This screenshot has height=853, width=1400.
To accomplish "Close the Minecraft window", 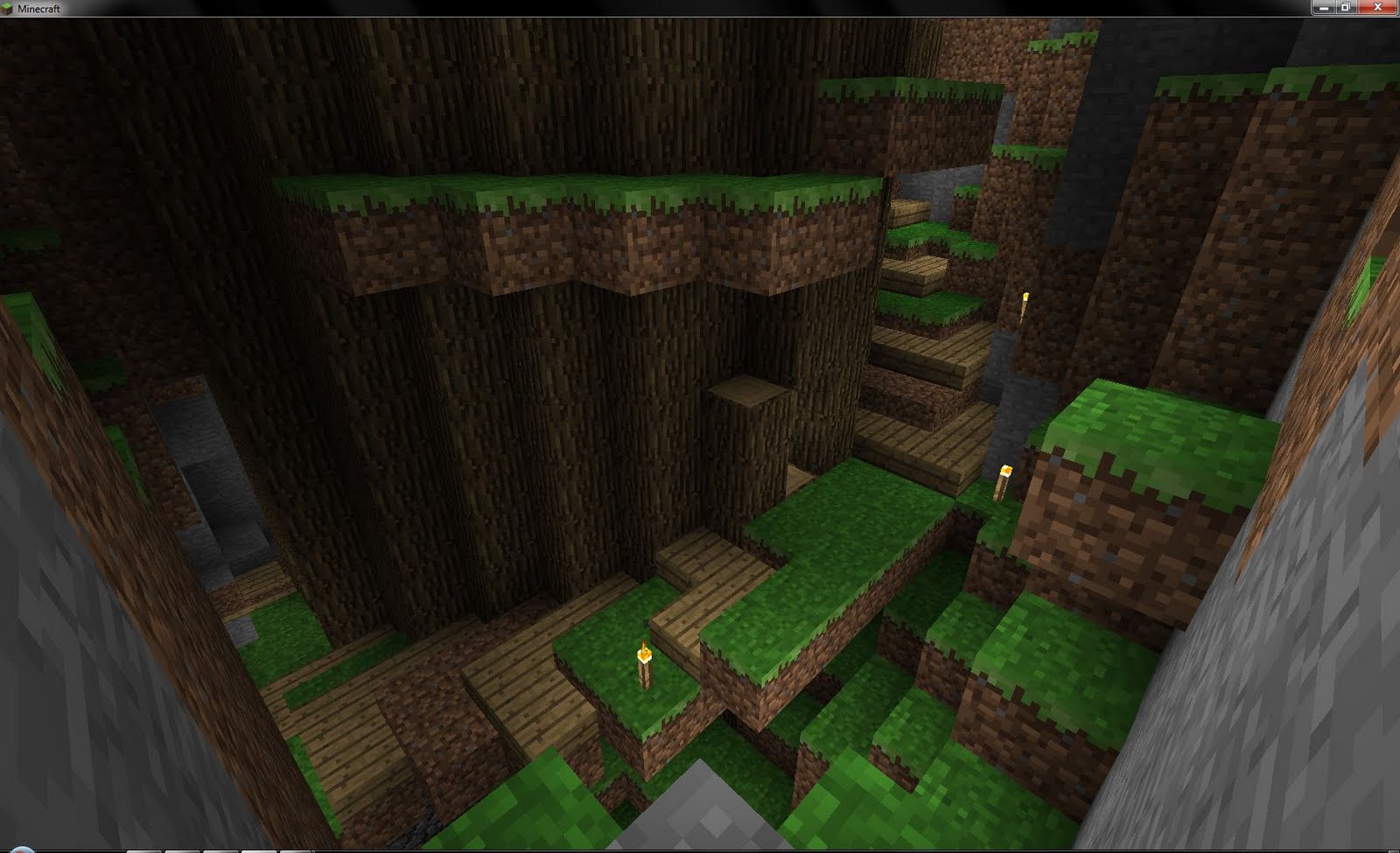I will [x=1377, y=8].
